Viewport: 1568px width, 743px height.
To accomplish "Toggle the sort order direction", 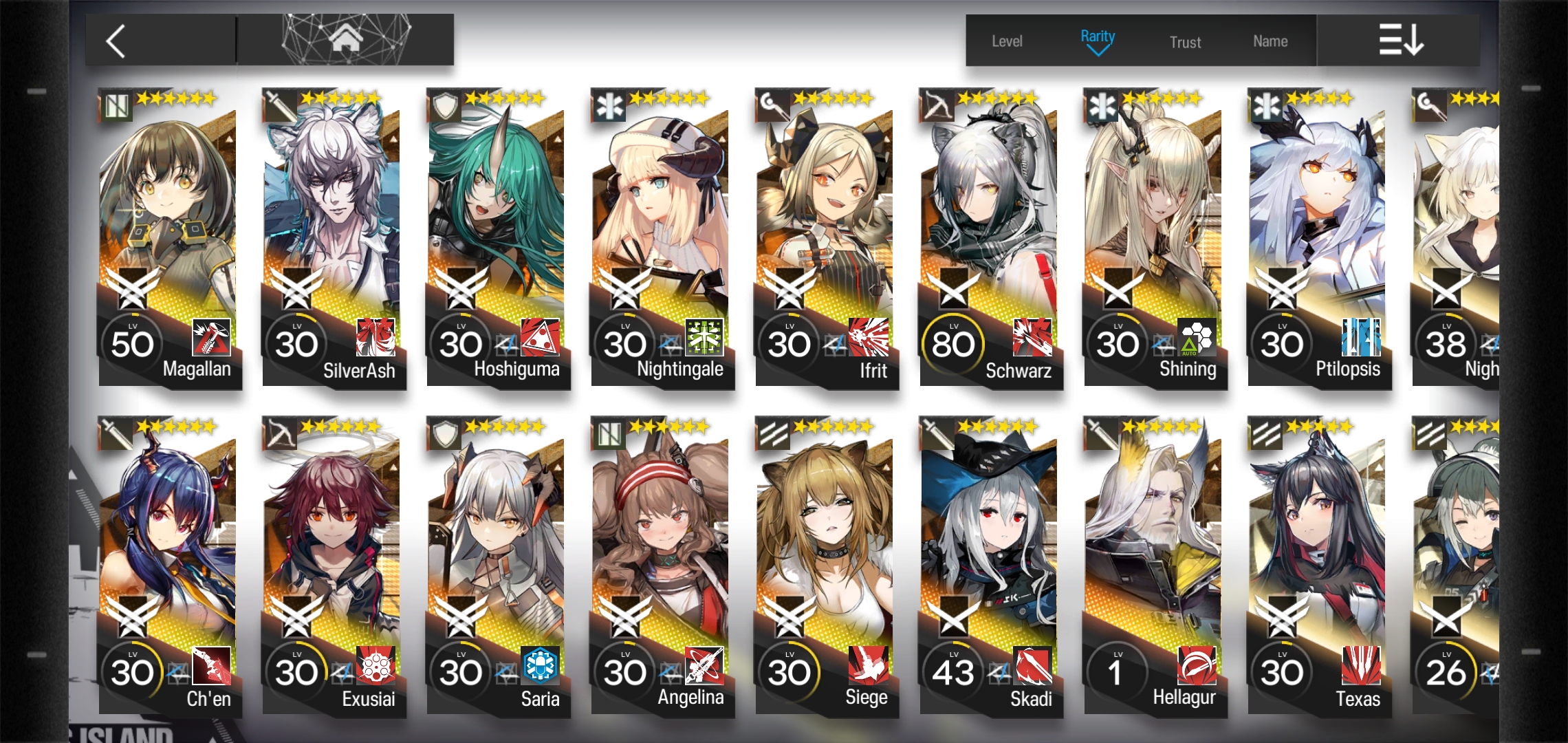I will pyautogui.click(x=1400, y=40).
